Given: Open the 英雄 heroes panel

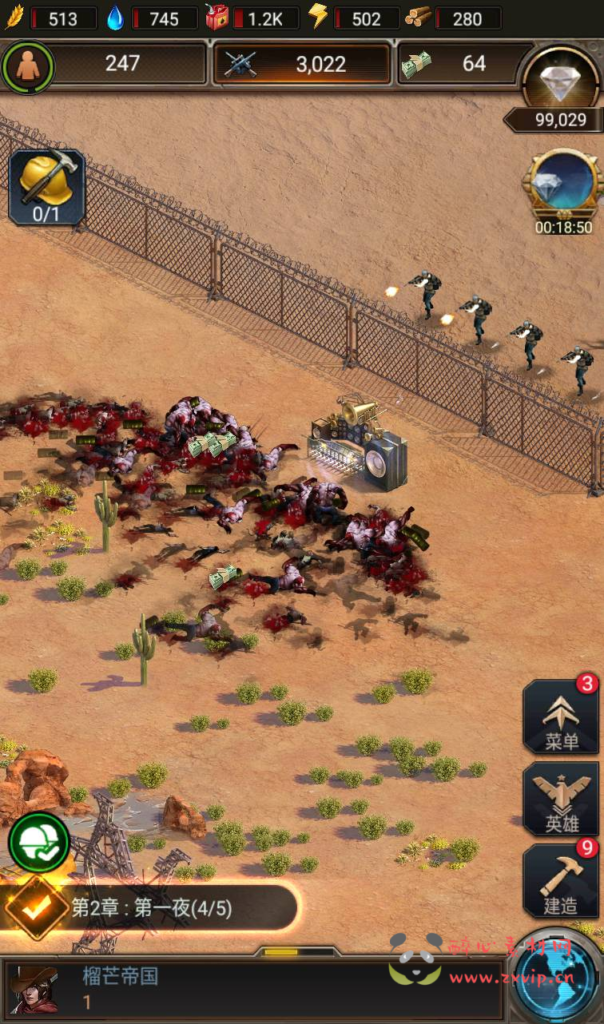Looking at the screenshot, I should coord(560,799).
